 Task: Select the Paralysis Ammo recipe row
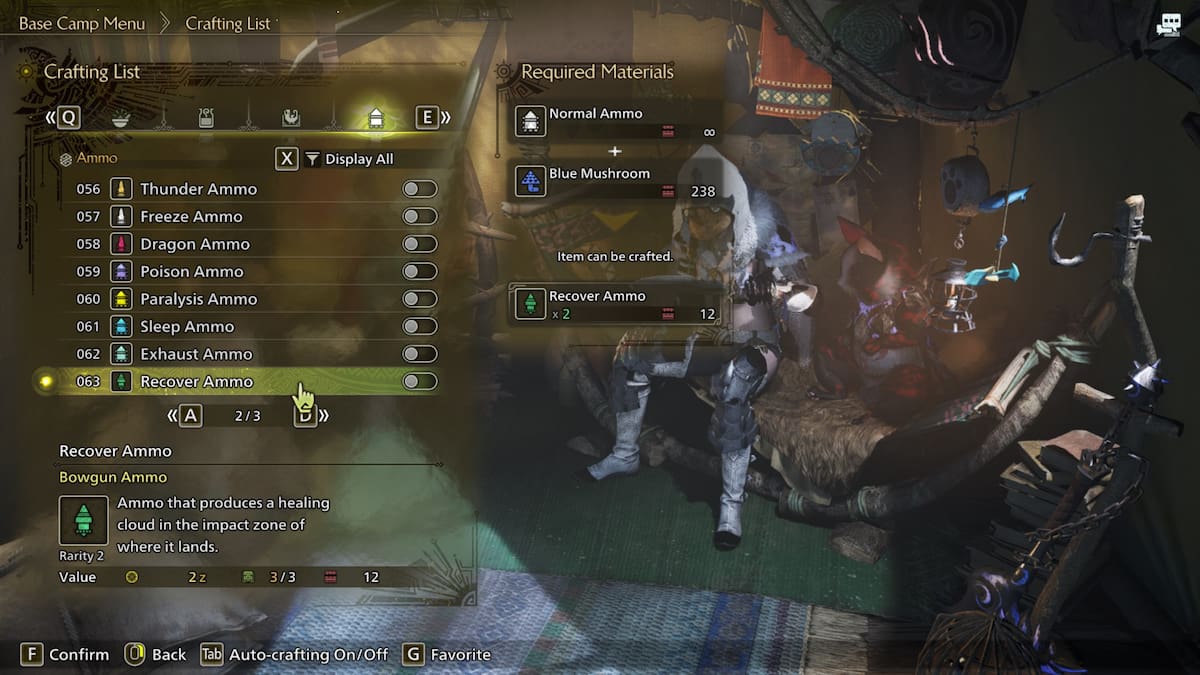pyautogui.click(x=198, y=299)
